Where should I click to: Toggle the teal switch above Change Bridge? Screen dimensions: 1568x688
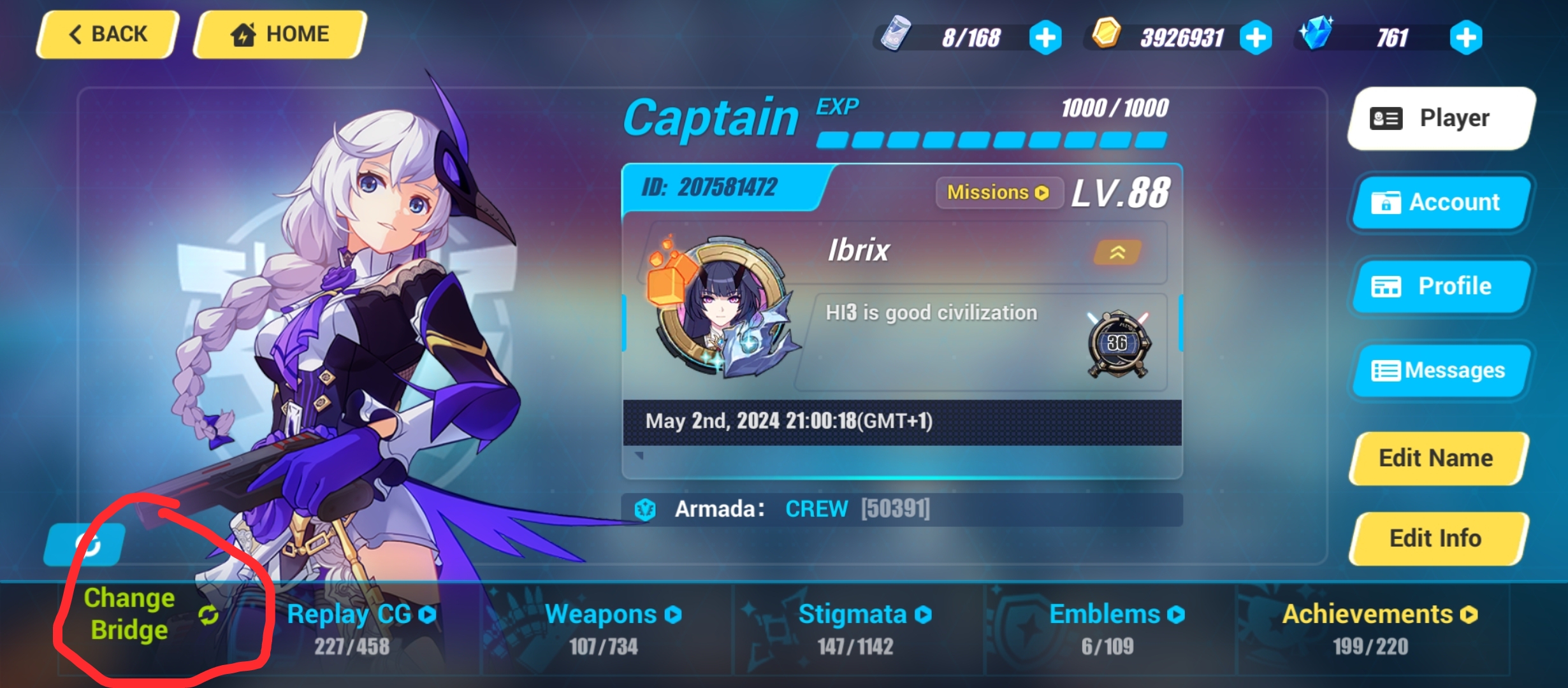coord(86,545)
